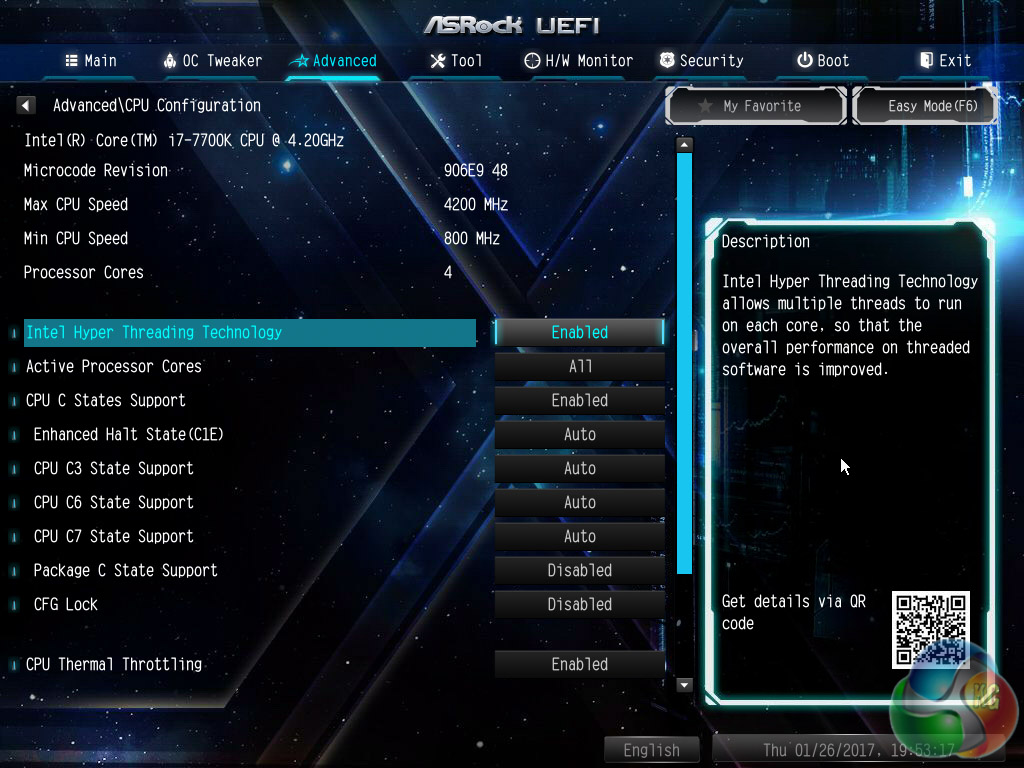Image resolution: width=1024 pixels, height=768 pixels.
Task: Set Enhanced Halt State (C1E) option
Action: pos(579,434)
